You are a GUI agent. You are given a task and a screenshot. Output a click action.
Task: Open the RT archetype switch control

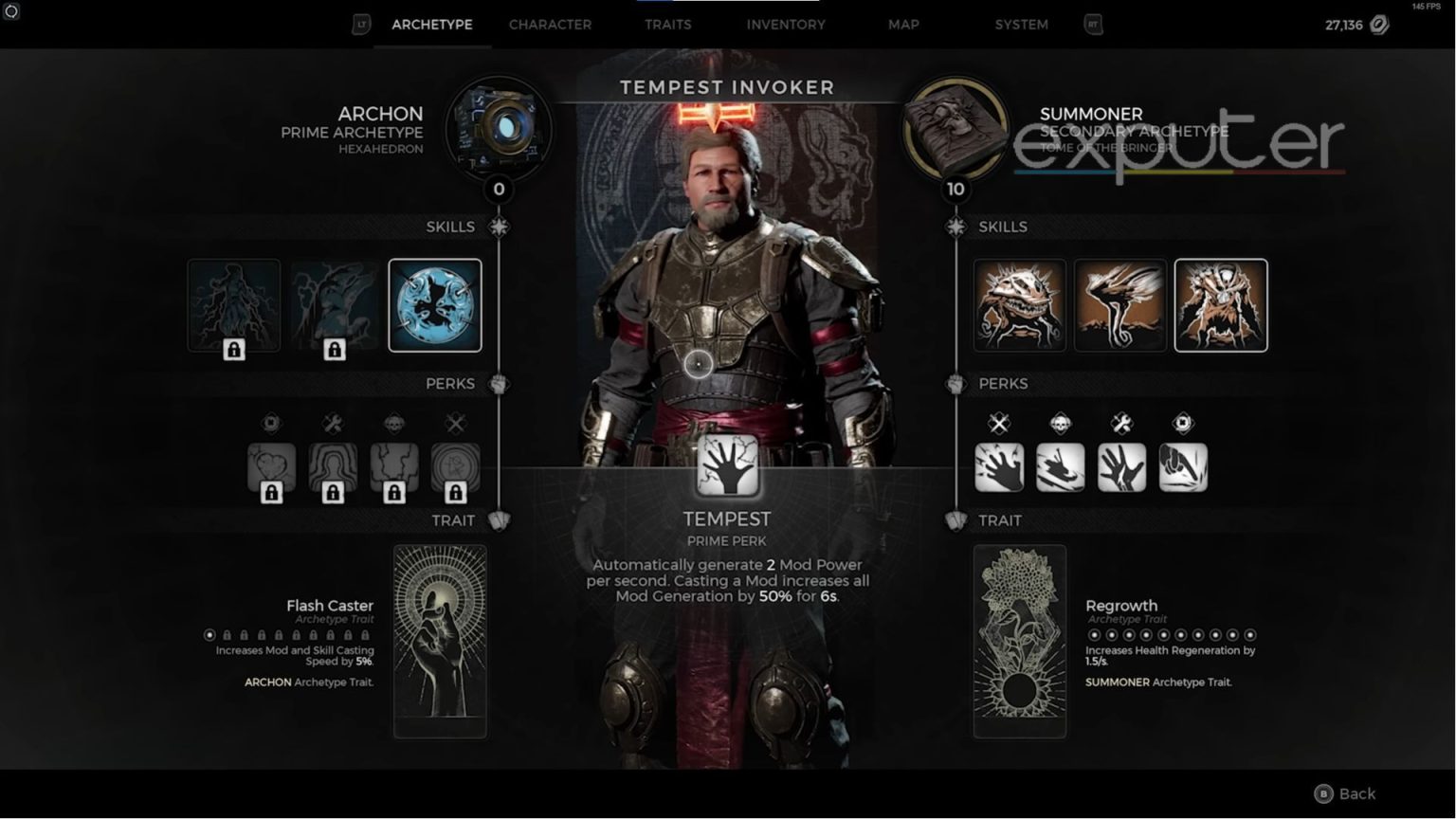1092,25
